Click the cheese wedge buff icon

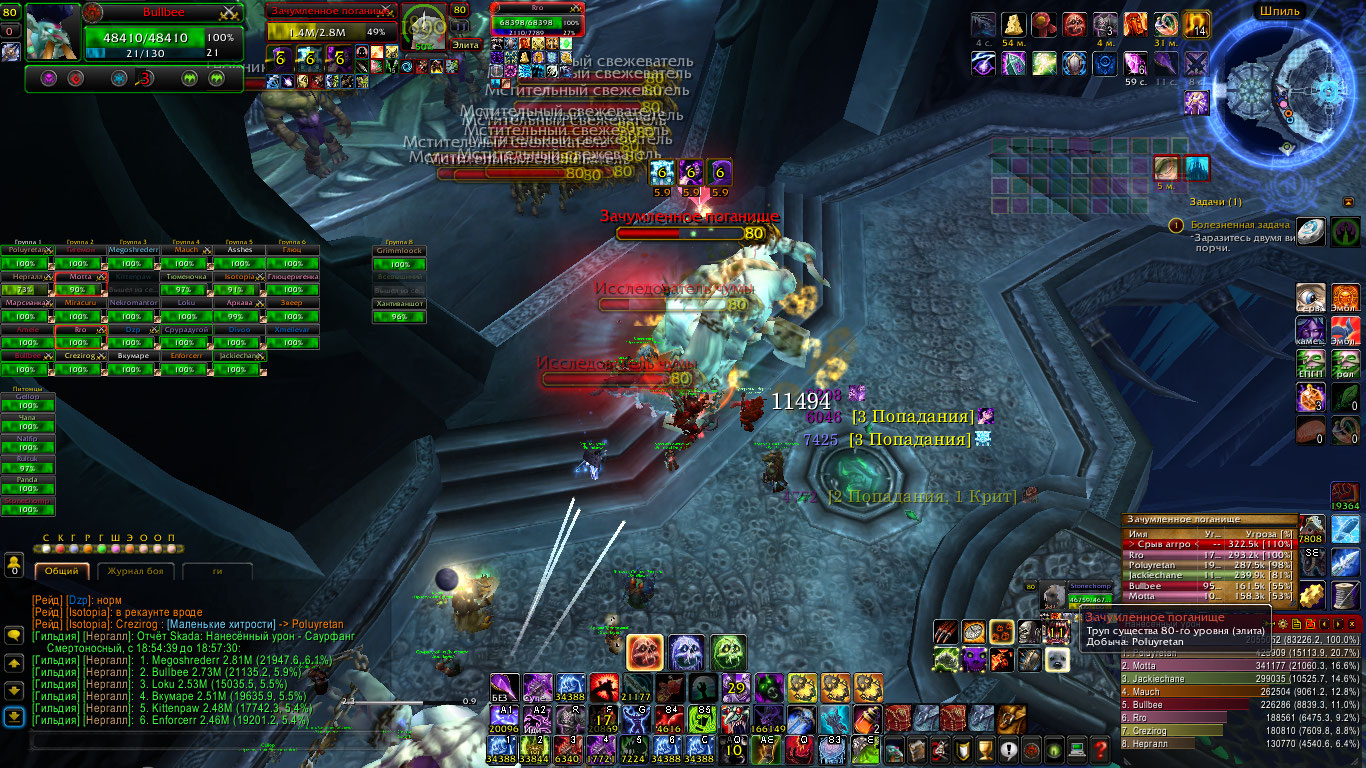[1013, 24]
